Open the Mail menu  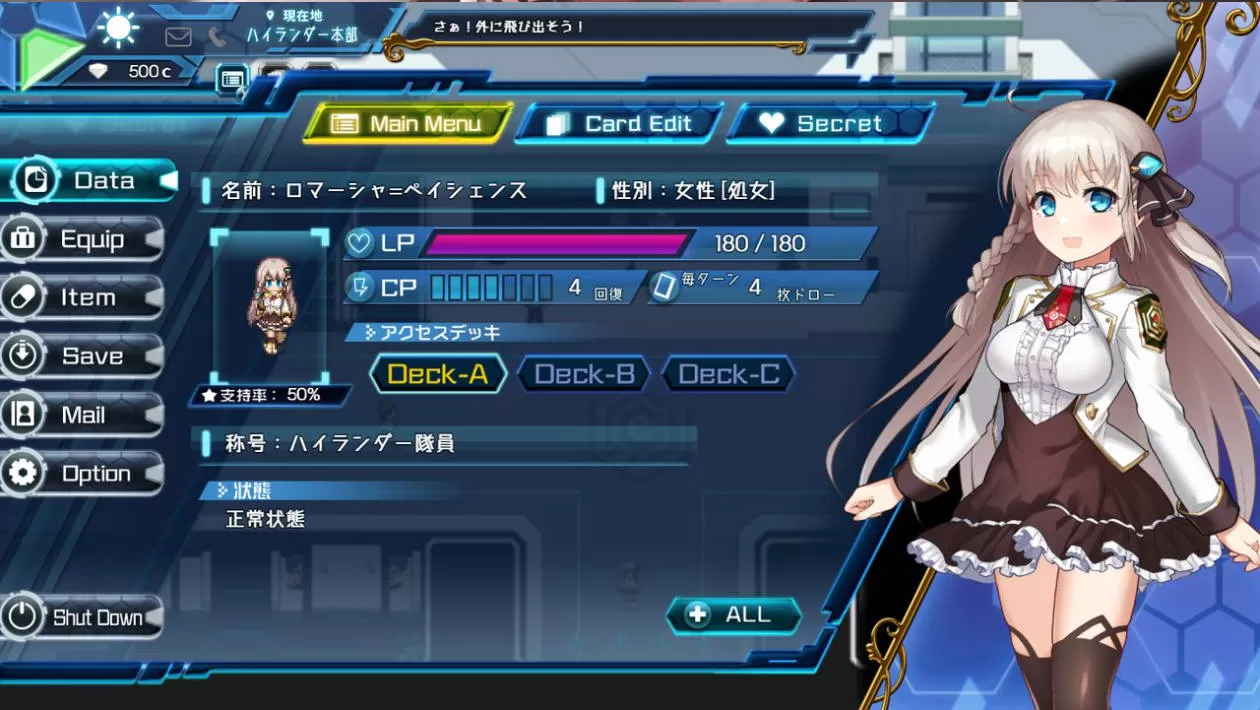tap(84, 415)
